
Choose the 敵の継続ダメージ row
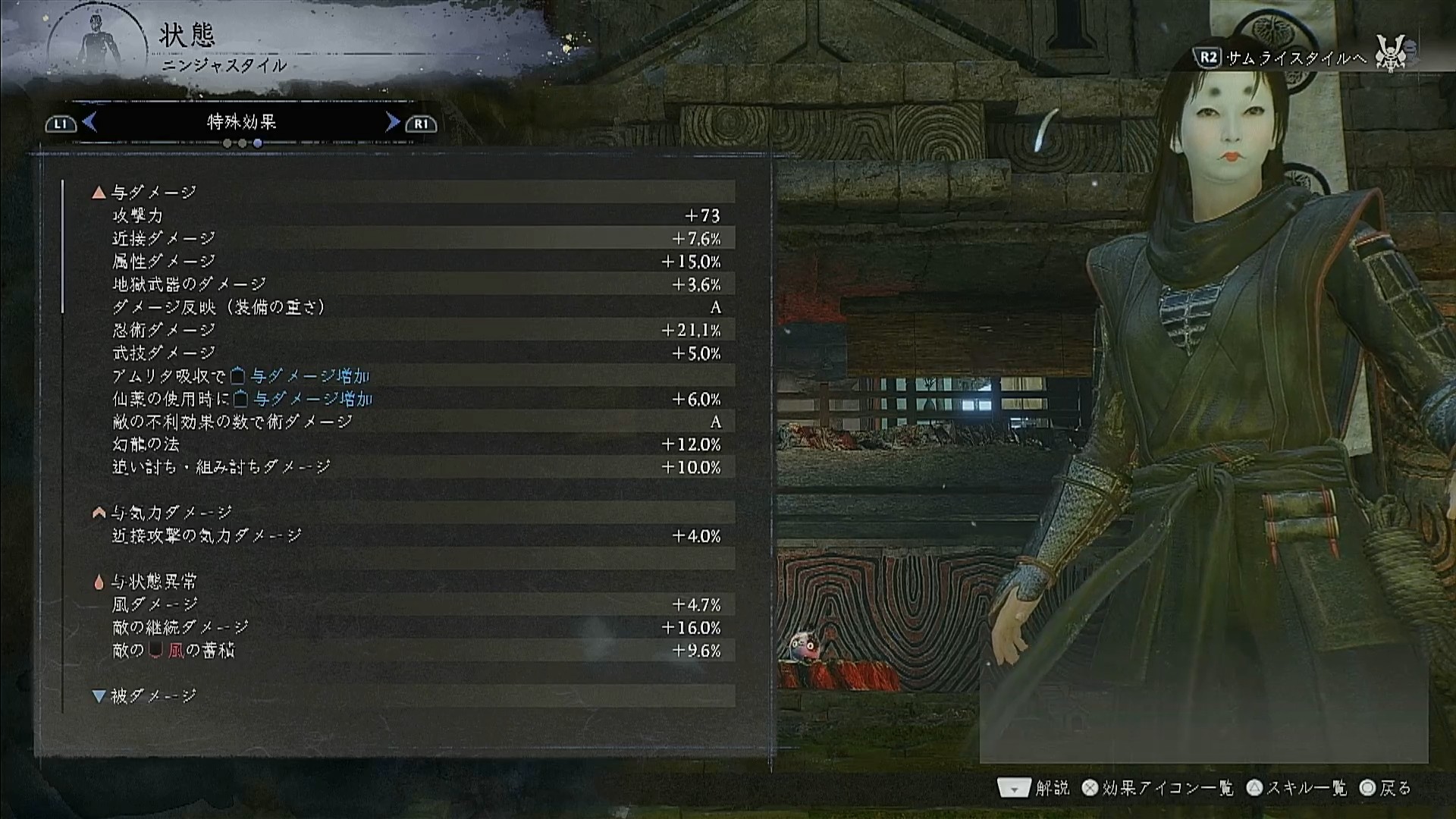coord(416,628)
